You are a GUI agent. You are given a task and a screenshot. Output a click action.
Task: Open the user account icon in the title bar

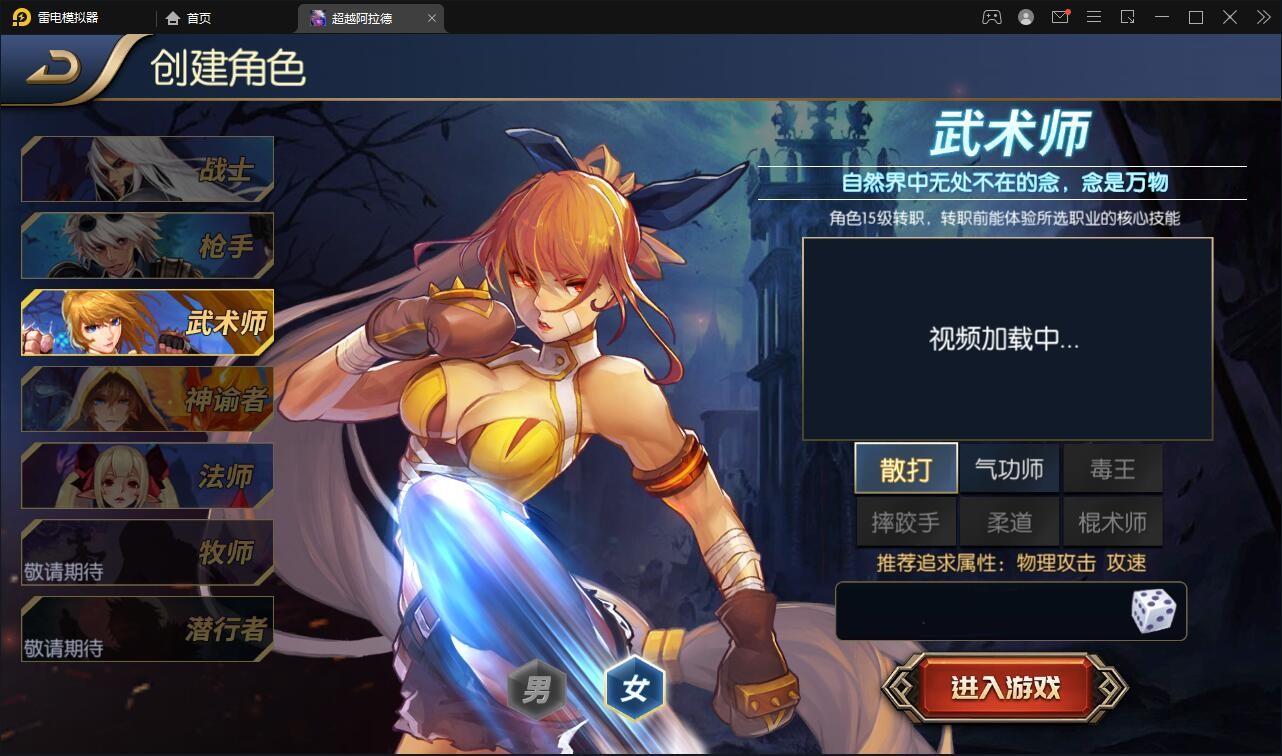pyautogui.click(x=1024, y=17)
